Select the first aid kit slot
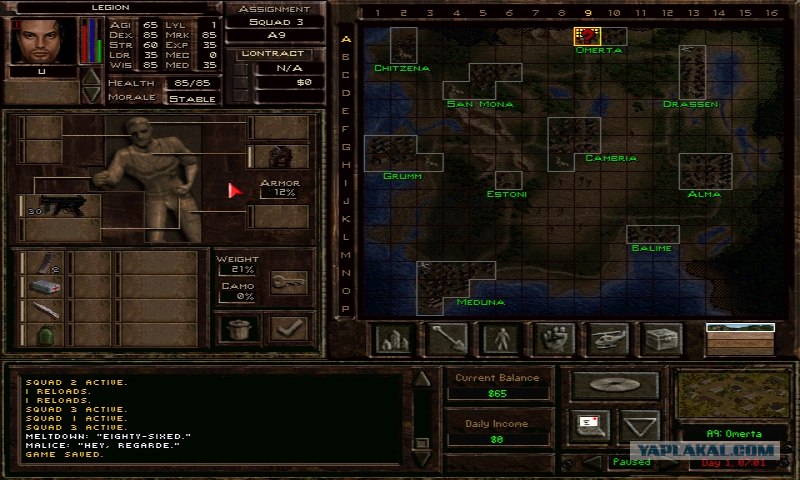This screenshot has width=800, height=480. pyautogui.click(x=40, y=286)
